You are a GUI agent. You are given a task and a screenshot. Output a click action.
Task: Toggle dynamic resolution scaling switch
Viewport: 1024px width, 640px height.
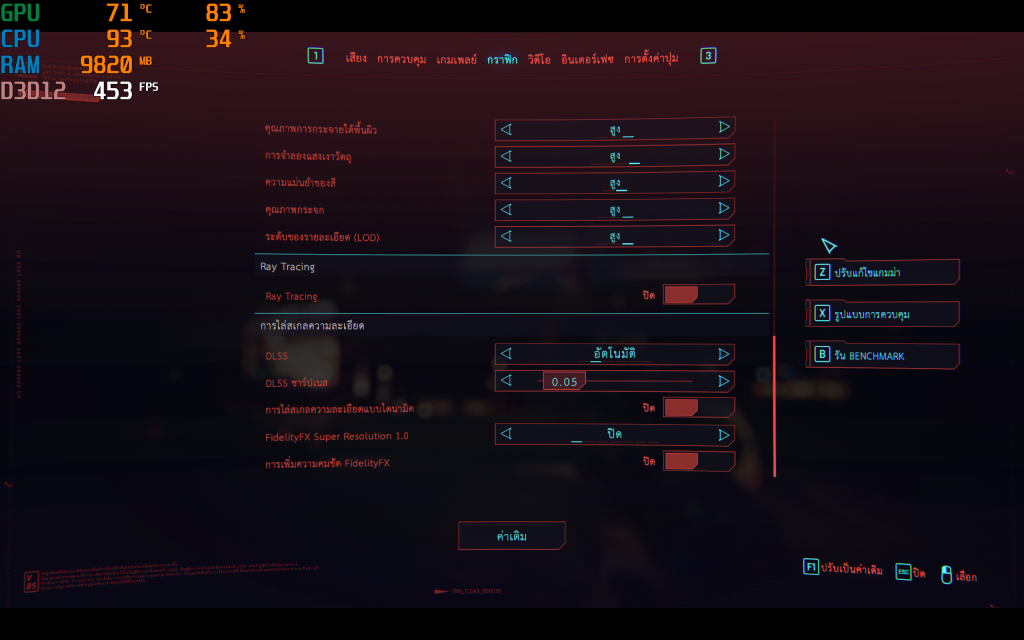click(x=698, y=408)
